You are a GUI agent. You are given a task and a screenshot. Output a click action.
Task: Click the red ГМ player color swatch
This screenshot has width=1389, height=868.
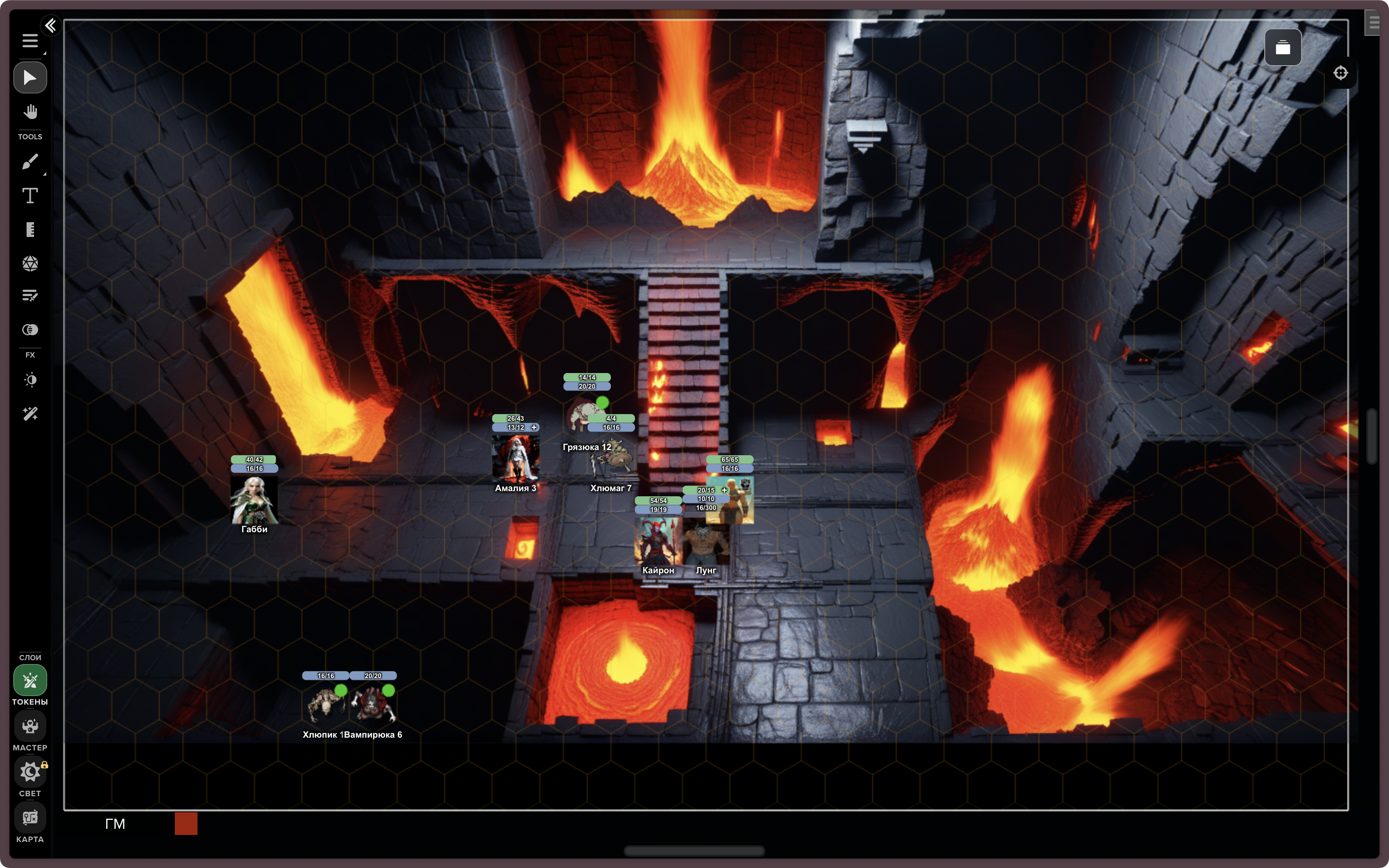click(x=186, y=823)
